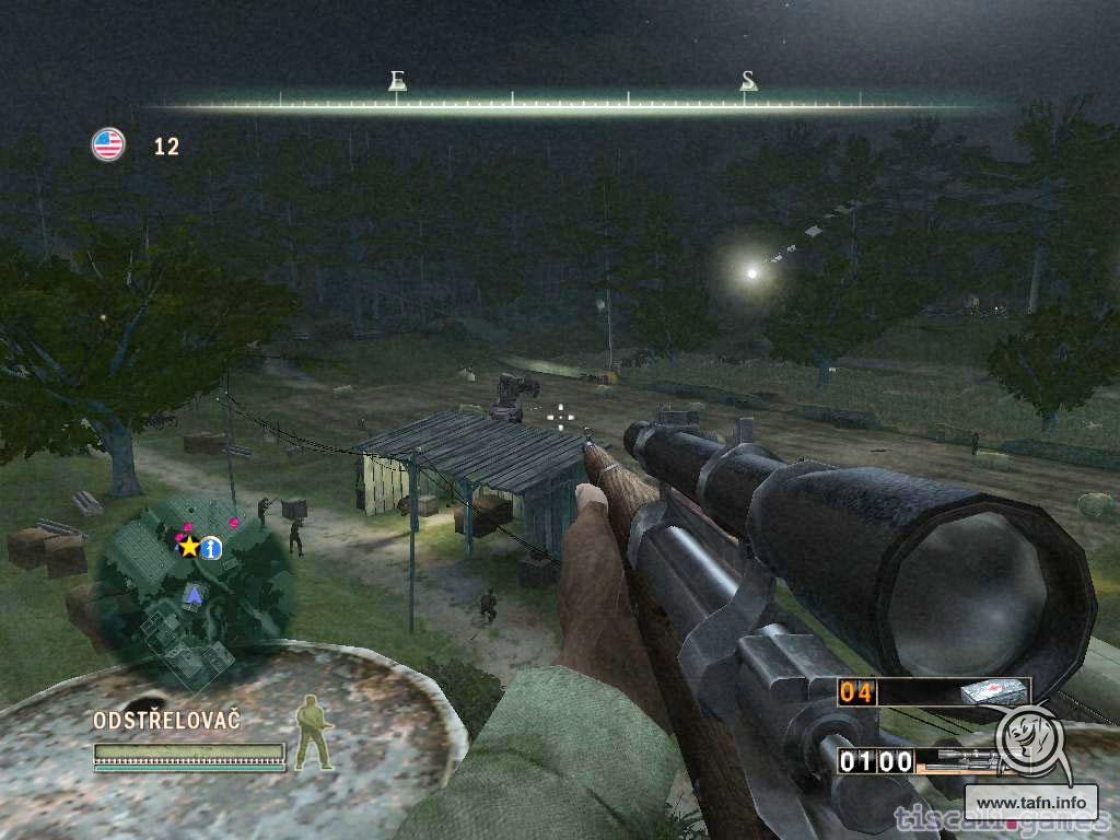Select the soldier stance silhouette icon
The height and width of the screenshot is (840, 1120).
tap(313, 732)
